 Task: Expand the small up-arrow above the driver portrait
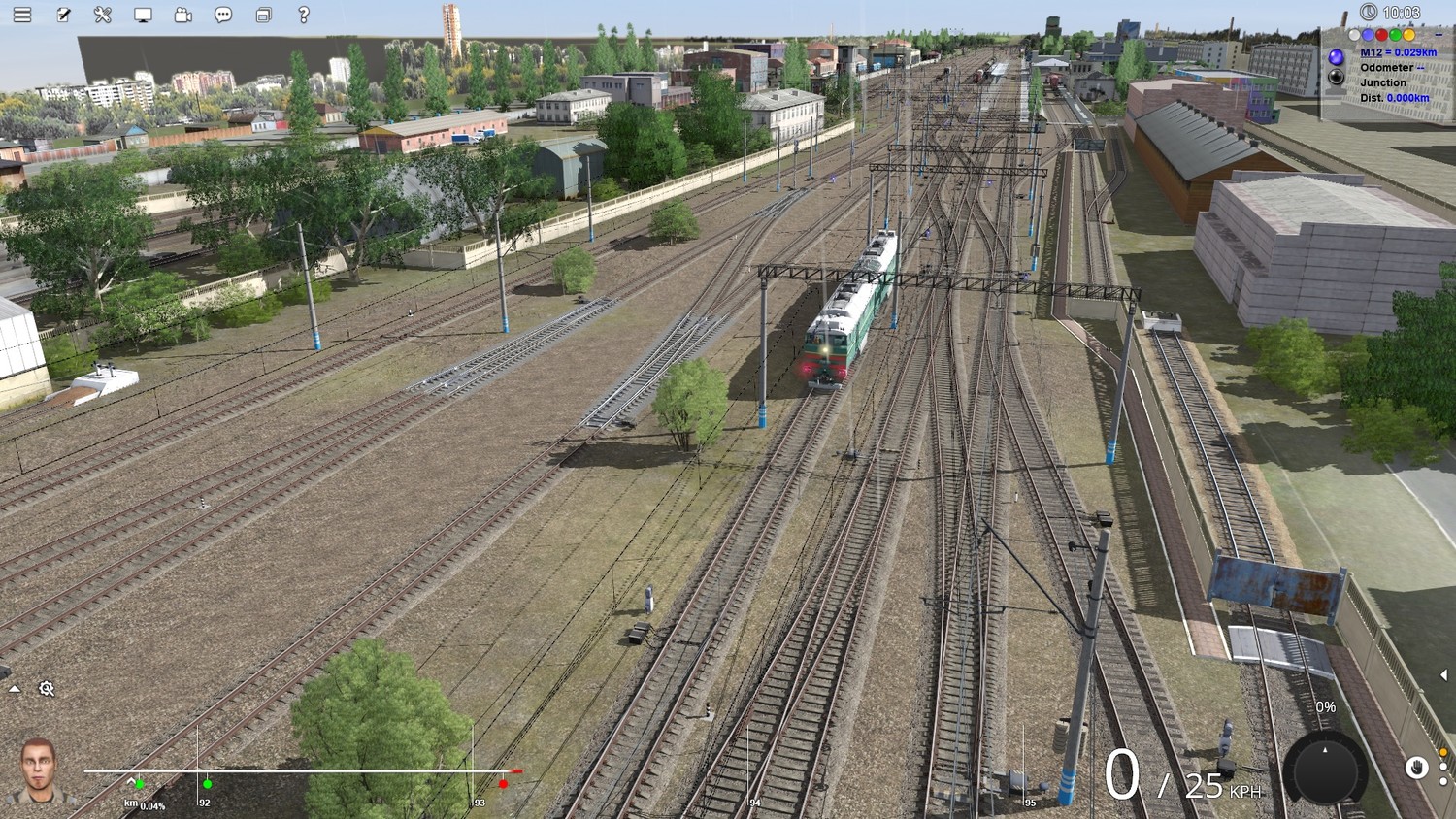pyautogui.click(x=15, y=689)
